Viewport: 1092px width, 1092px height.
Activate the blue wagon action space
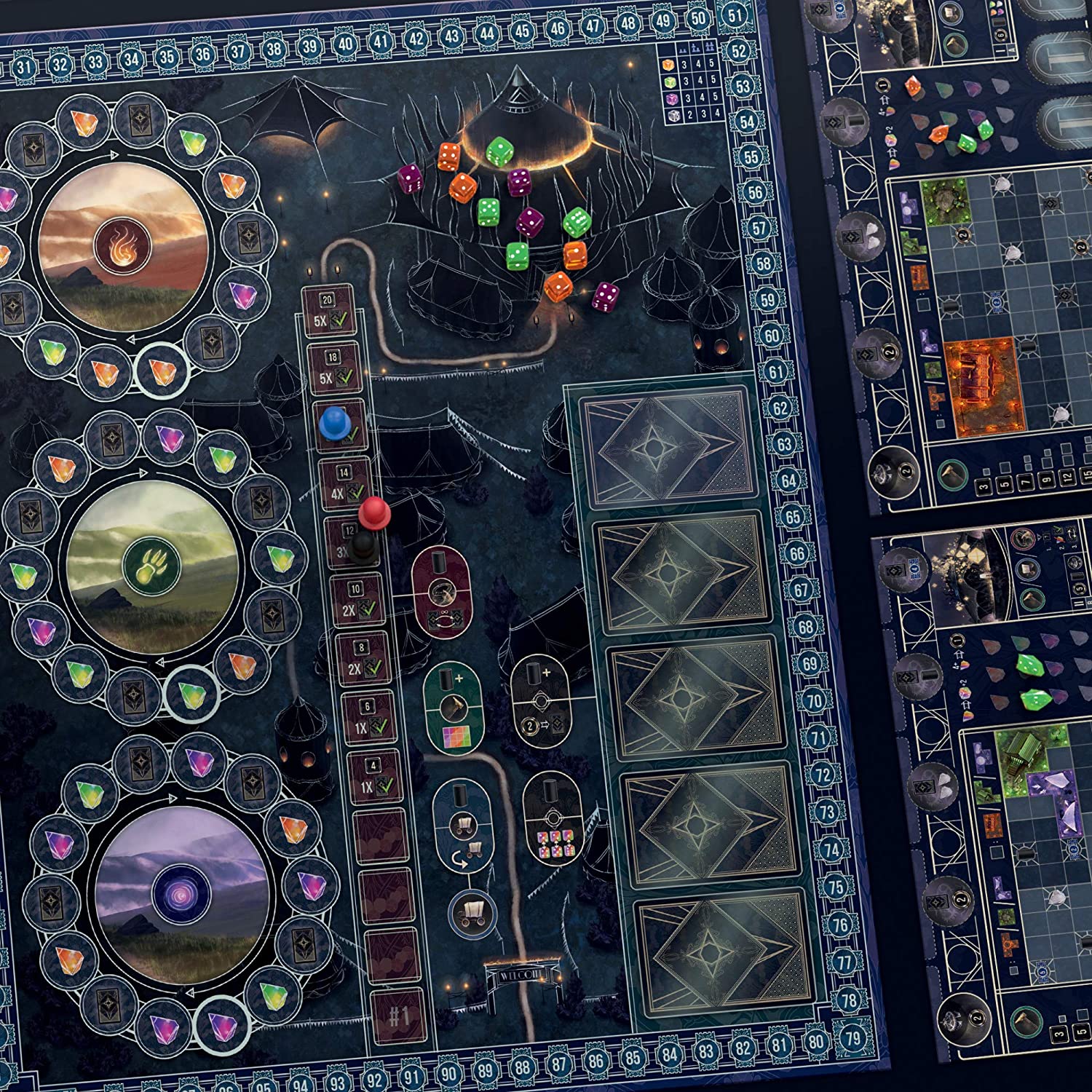click(461, 826)
